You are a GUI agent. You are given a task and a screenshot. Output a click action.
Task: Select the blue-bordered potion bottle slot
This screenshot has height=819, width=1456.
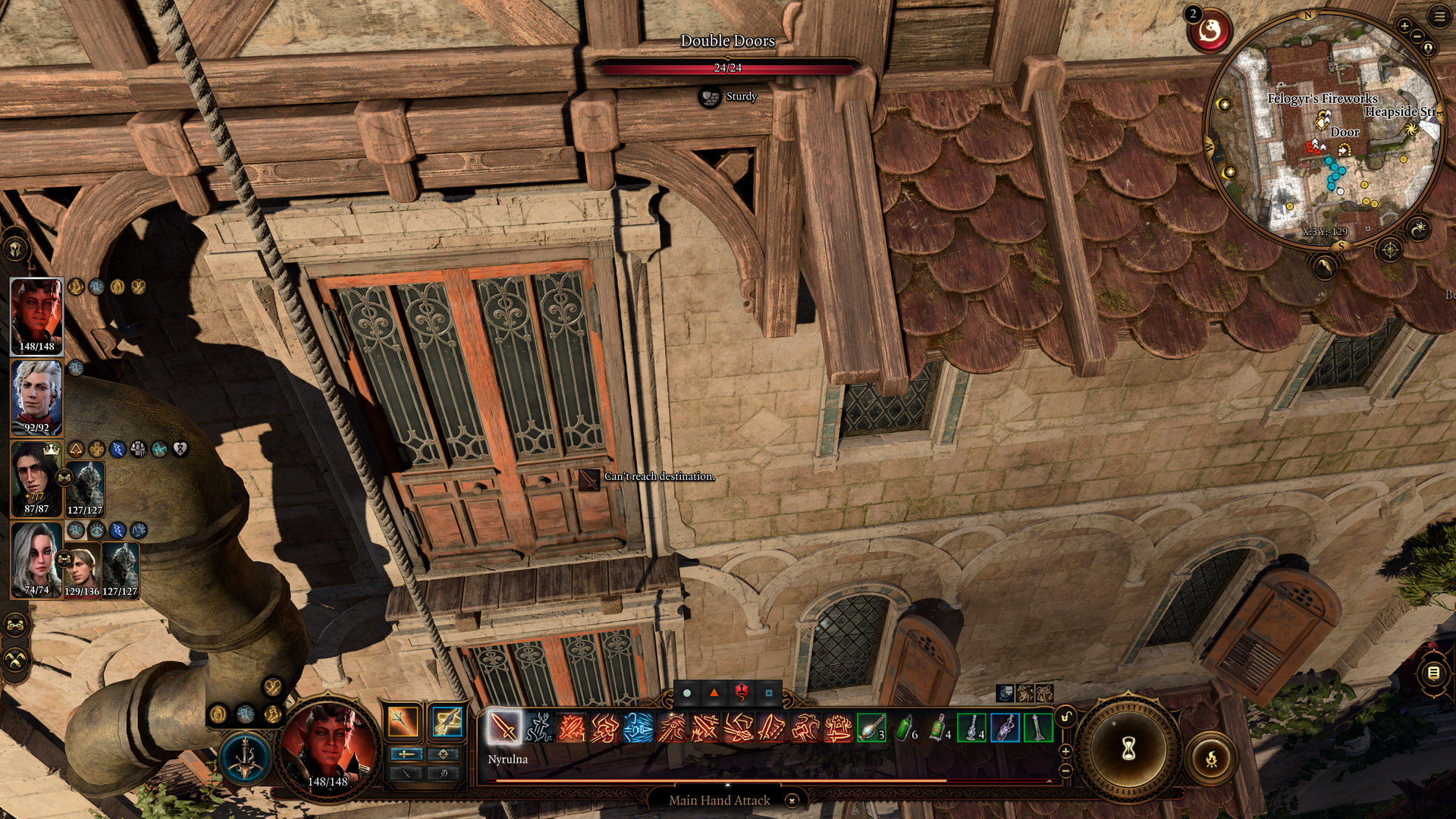pyautogui.click(x=1005, y=727)
